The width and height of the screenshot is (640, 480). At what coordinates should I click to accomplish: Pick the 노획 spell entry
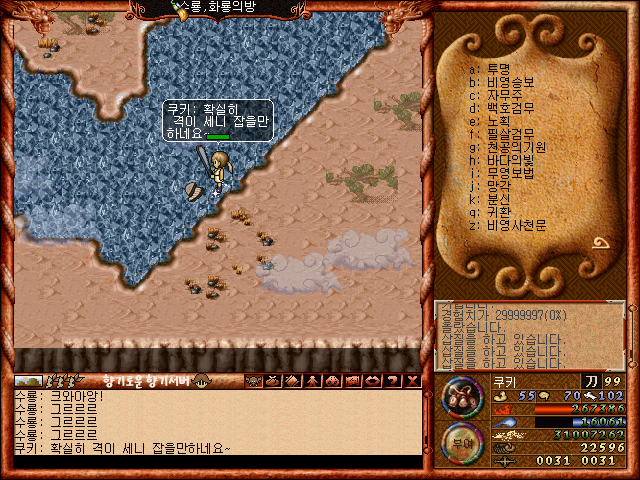[497, 121]
